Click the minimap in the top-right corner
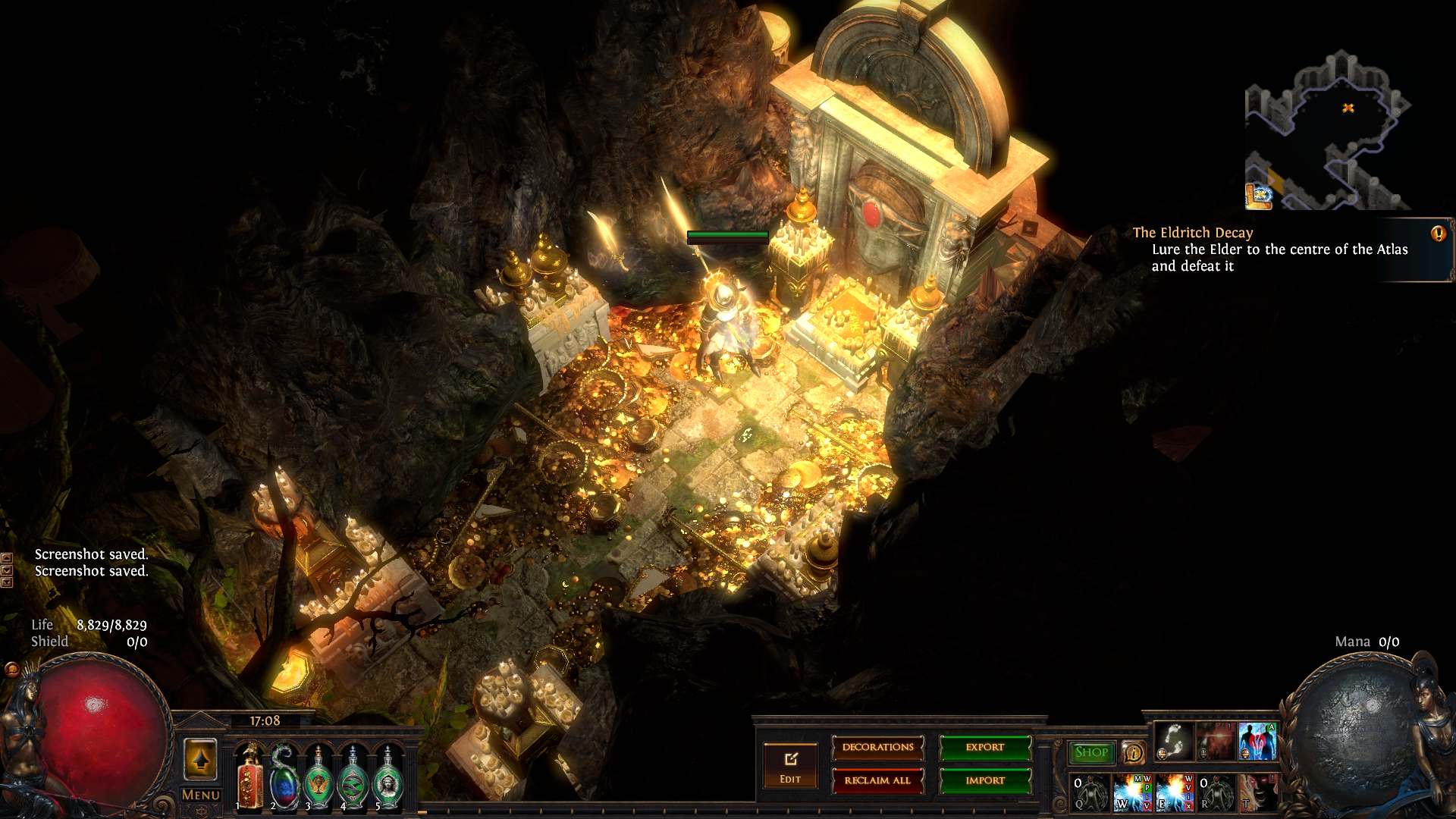1456x819 pixels. pyautogui.click(x=1327, y=130)
